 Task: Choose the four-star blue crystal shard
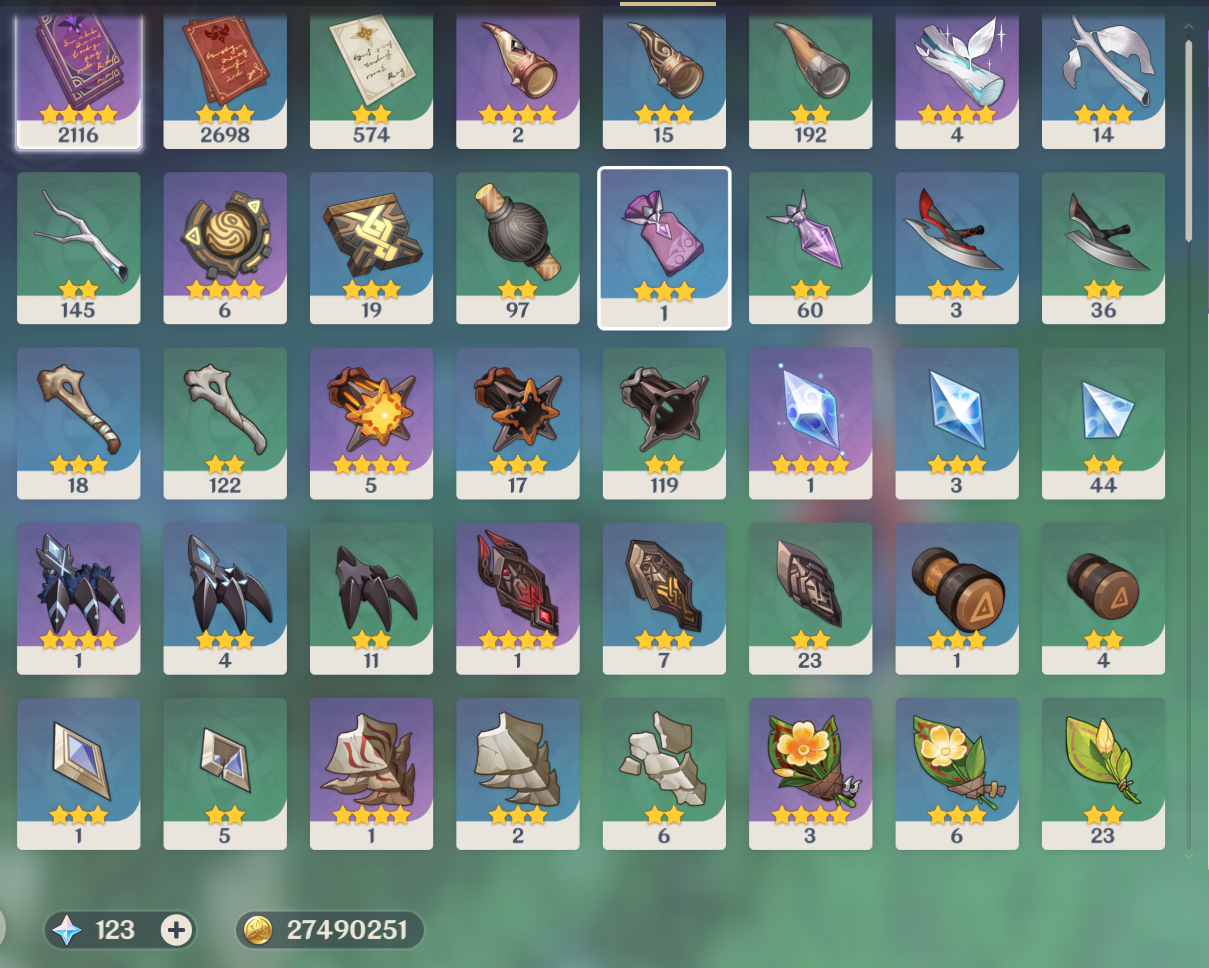pyautogui.click(x=810, y=420)
